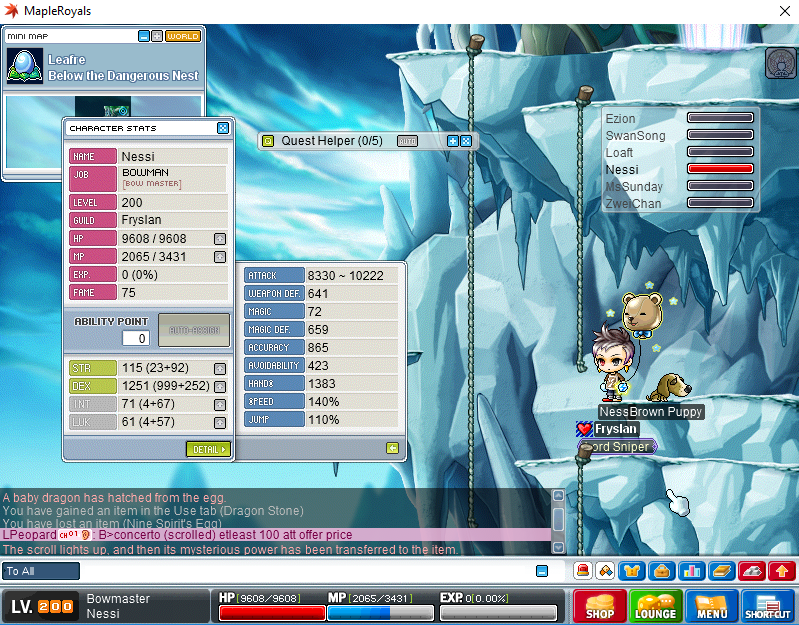Screen dimensions: 799x625
Task: Open the Cash Shop
Action: 598,607
